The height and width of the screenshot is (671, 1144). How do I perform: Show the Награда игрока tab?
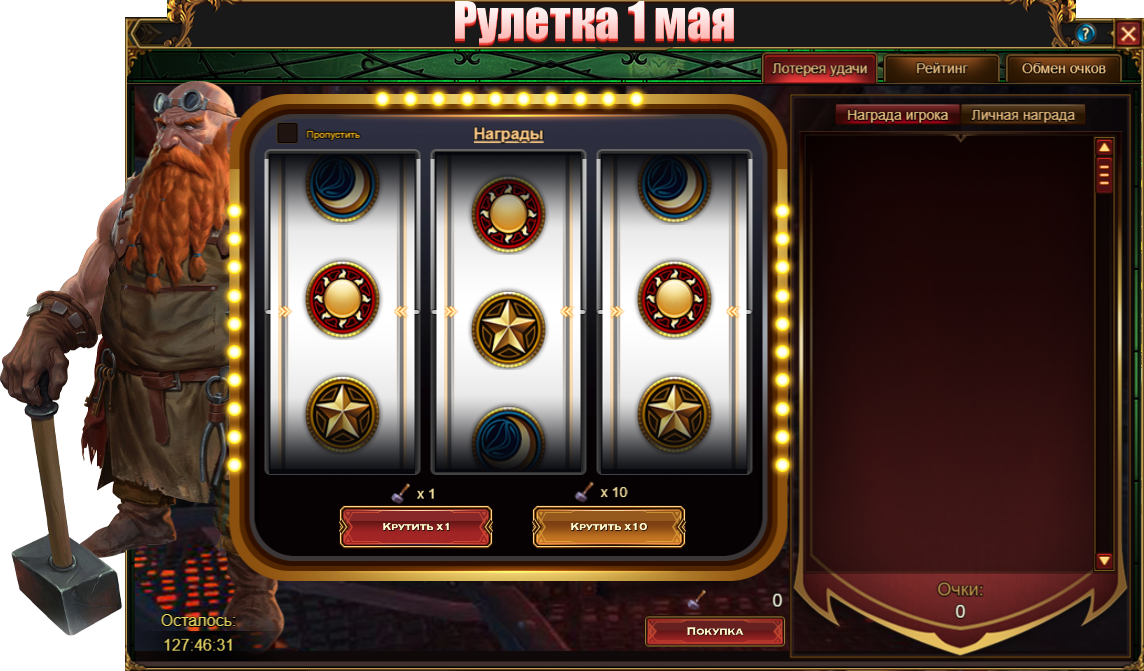(x=897, y=115)
